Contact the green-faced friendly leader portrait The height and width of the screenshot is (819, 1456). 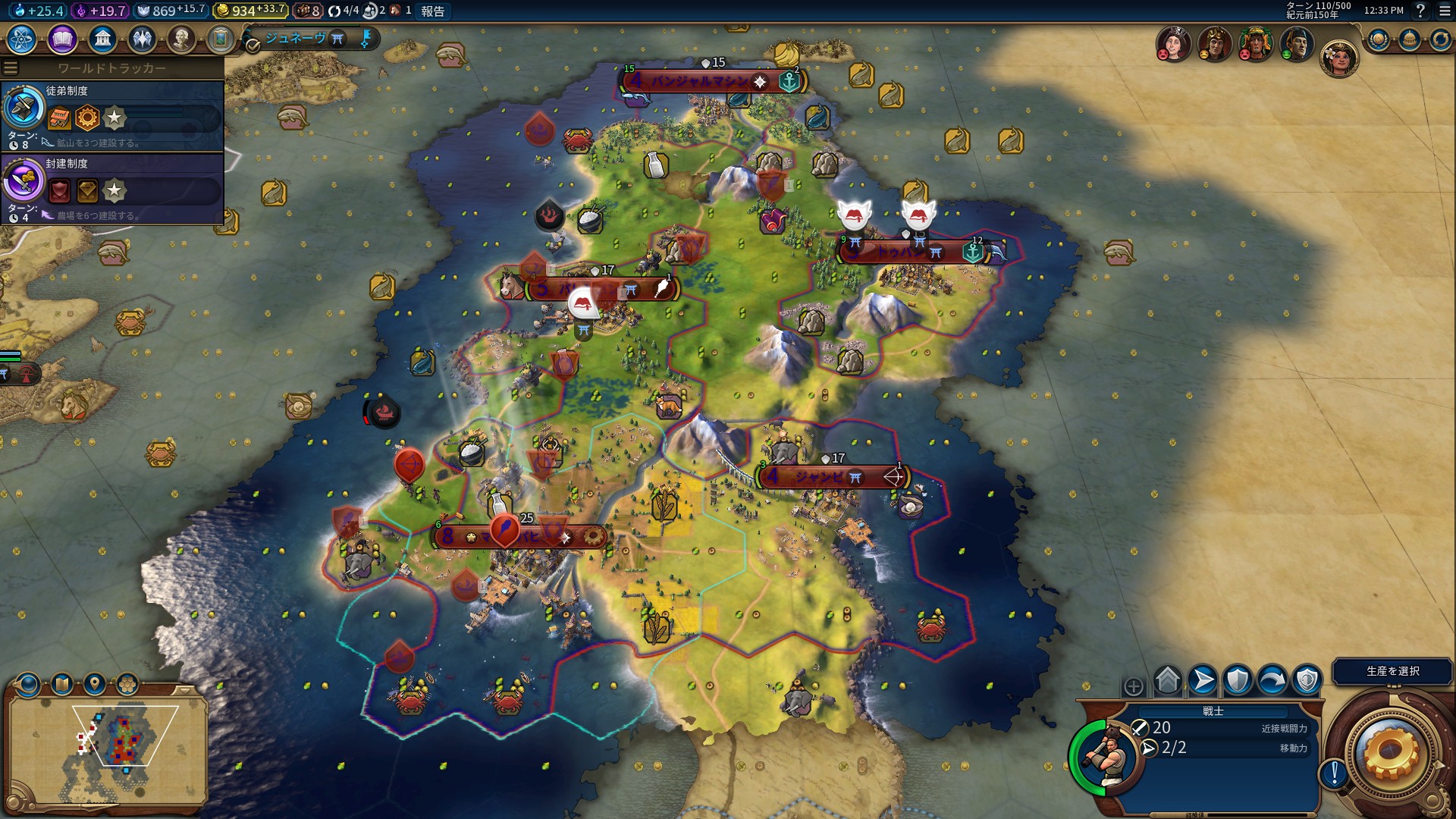[1296, 44]
